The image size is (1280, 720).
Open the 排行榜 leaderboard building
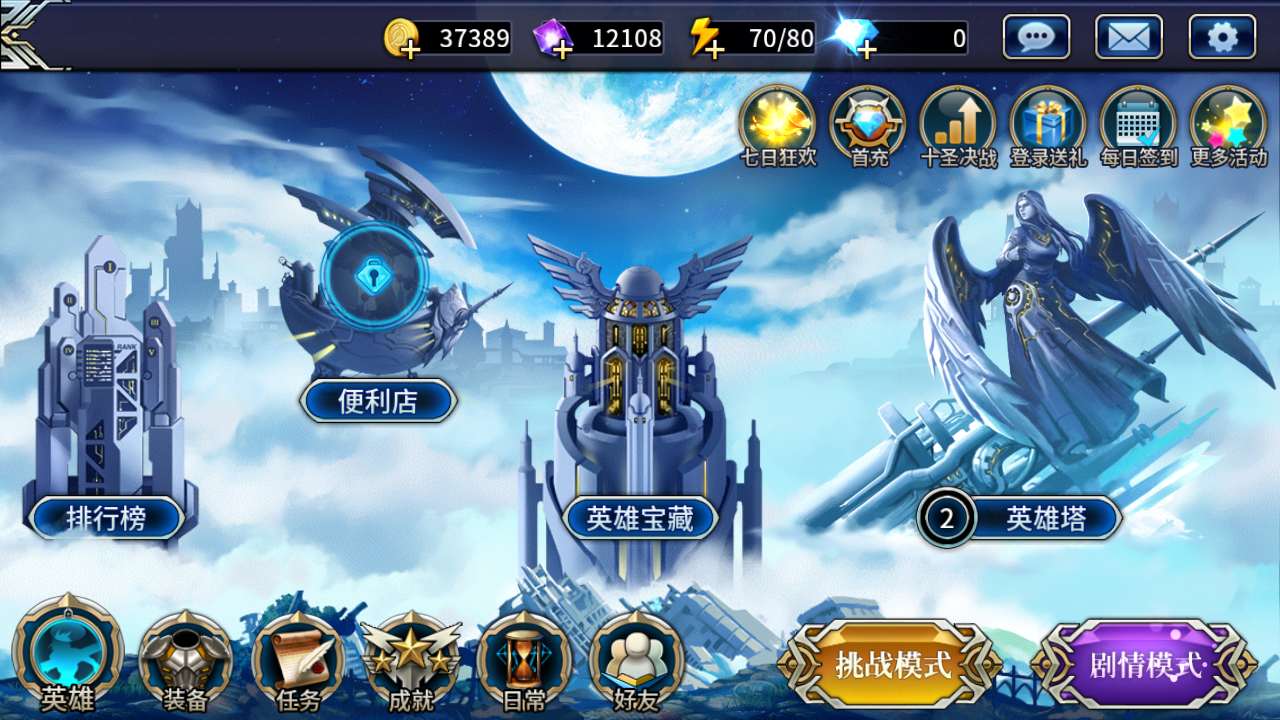106,518
